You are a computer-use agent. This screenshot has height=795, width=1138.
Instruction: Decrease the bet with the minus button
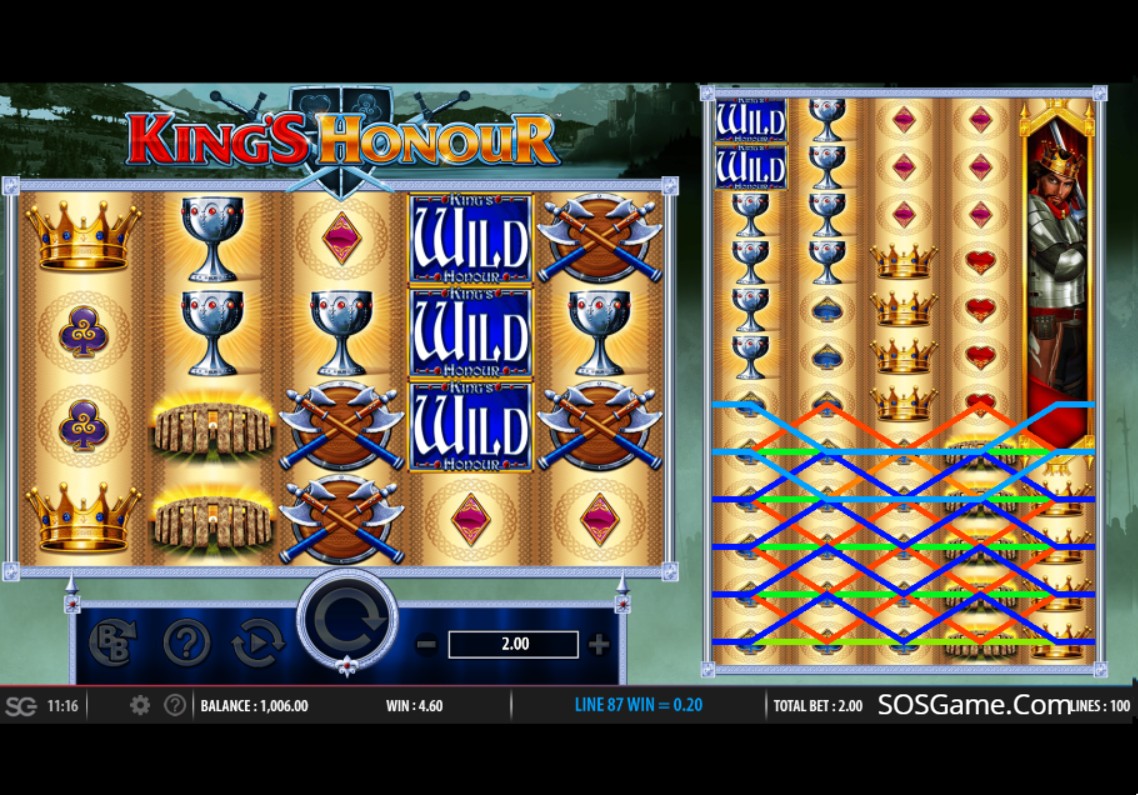coord(426,645)
